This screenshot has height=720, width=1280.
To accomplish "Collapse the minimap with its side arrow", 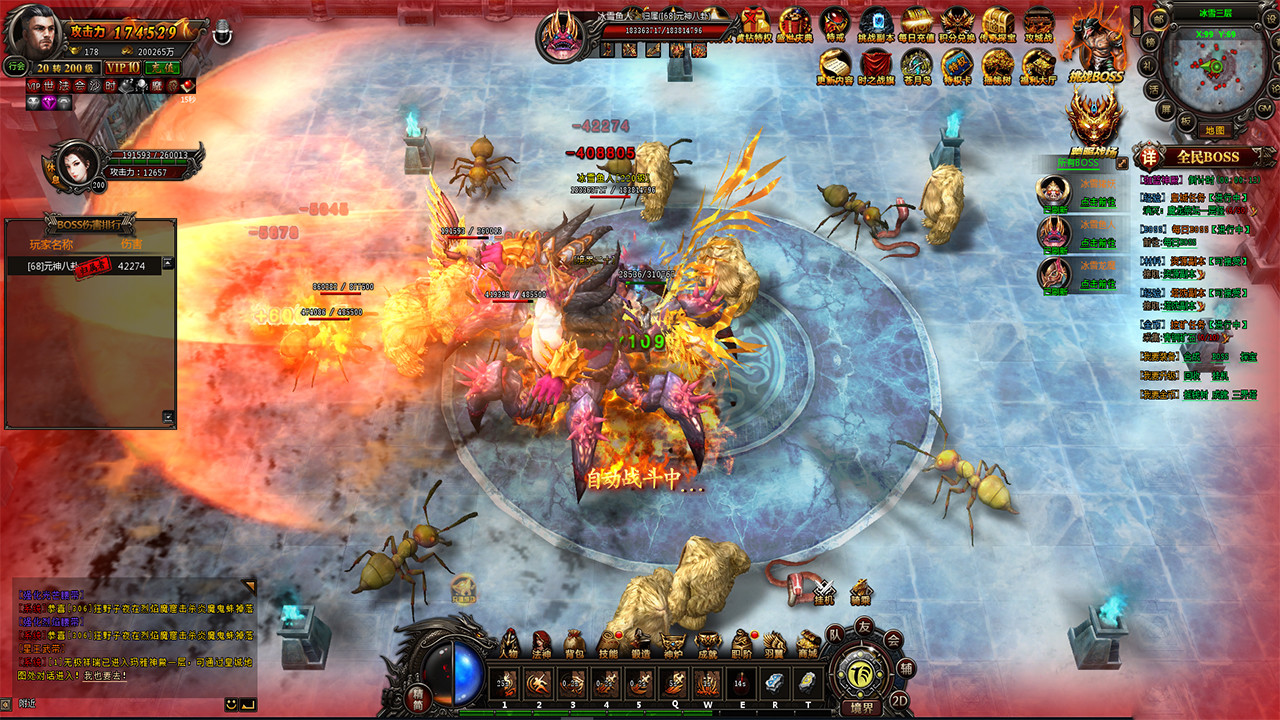I will pos(1137,20).
